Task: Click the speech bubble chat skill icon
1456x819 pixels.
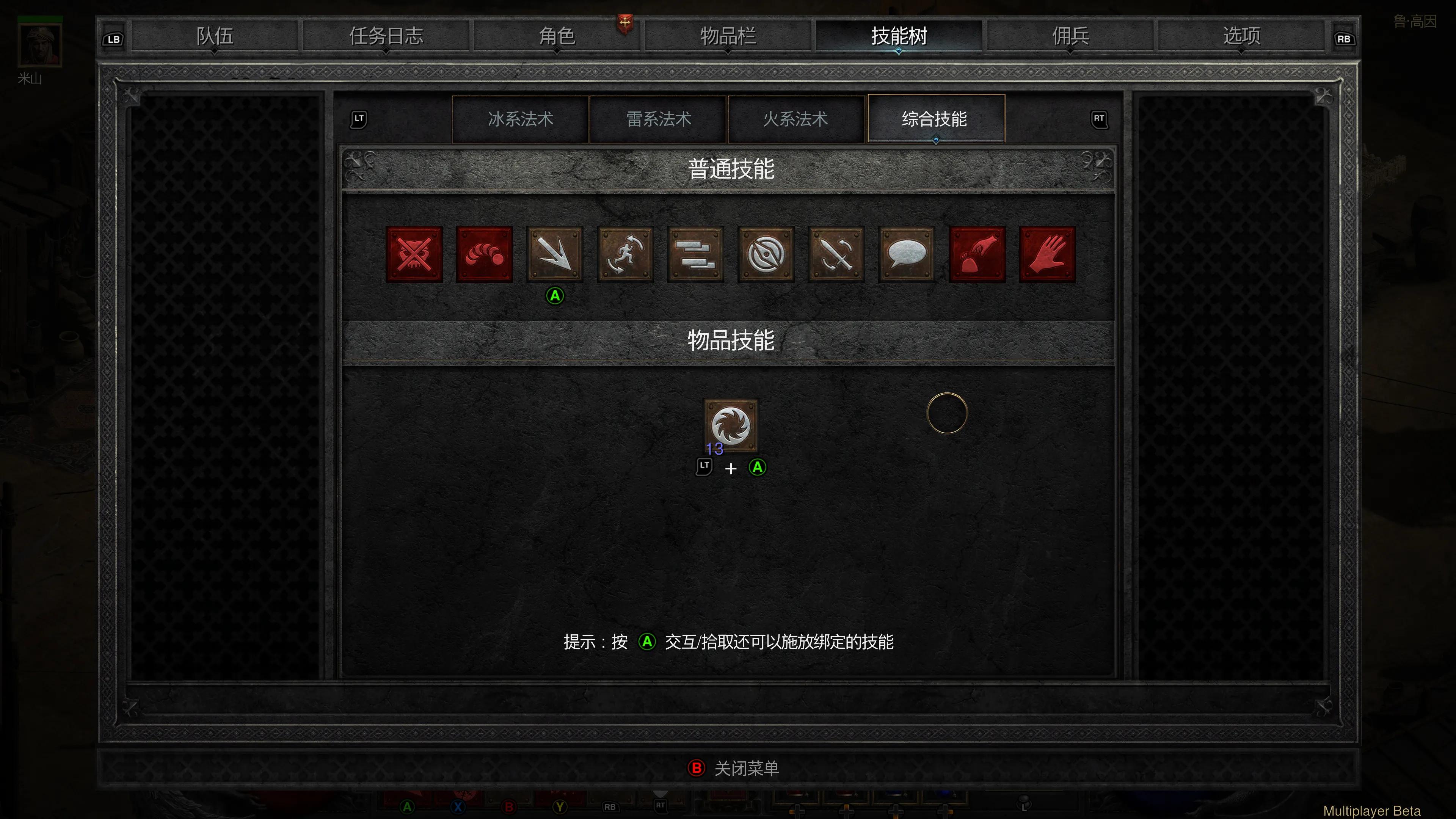Action: [906, 254]
